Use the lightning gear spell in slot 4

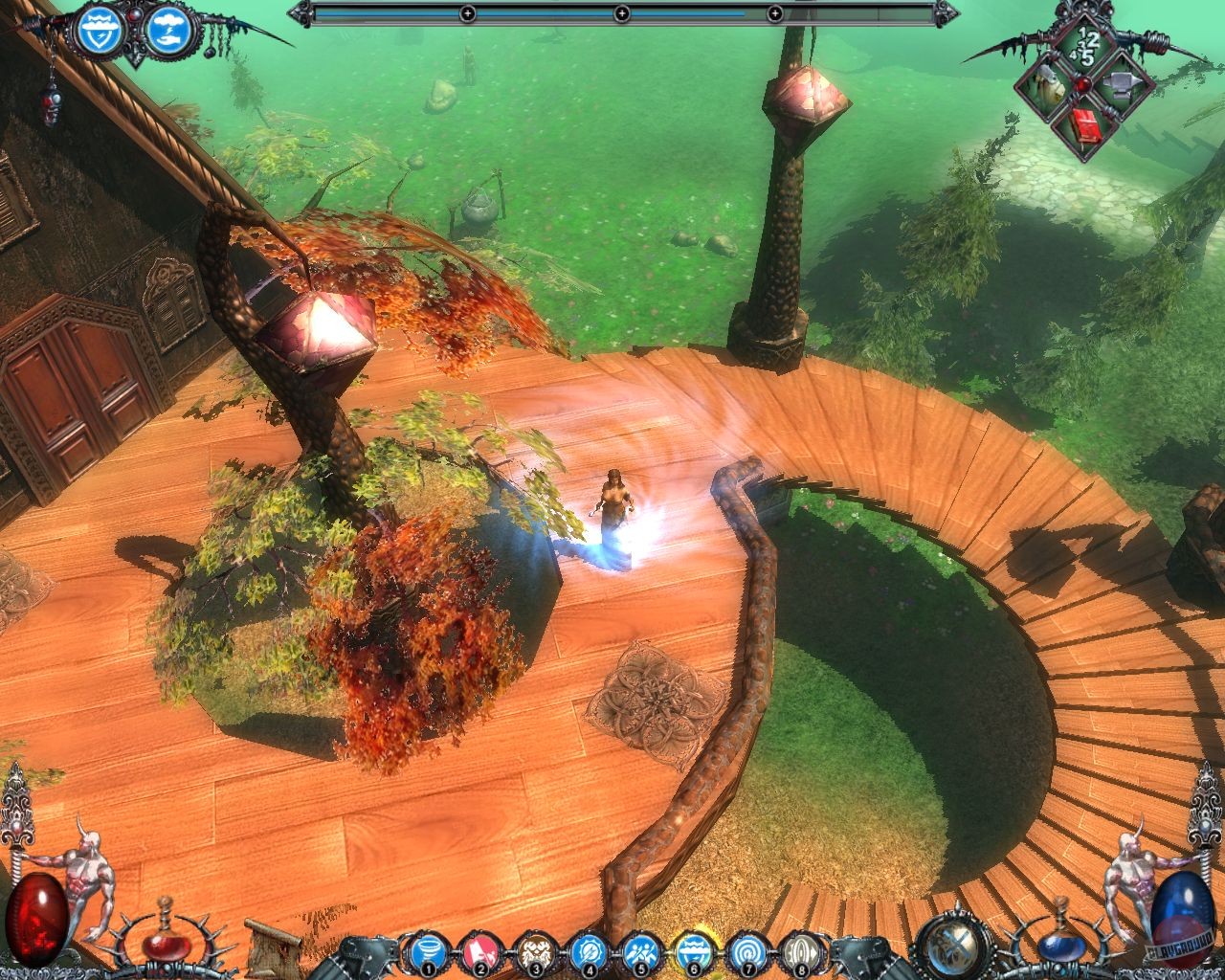pos(589,950)
